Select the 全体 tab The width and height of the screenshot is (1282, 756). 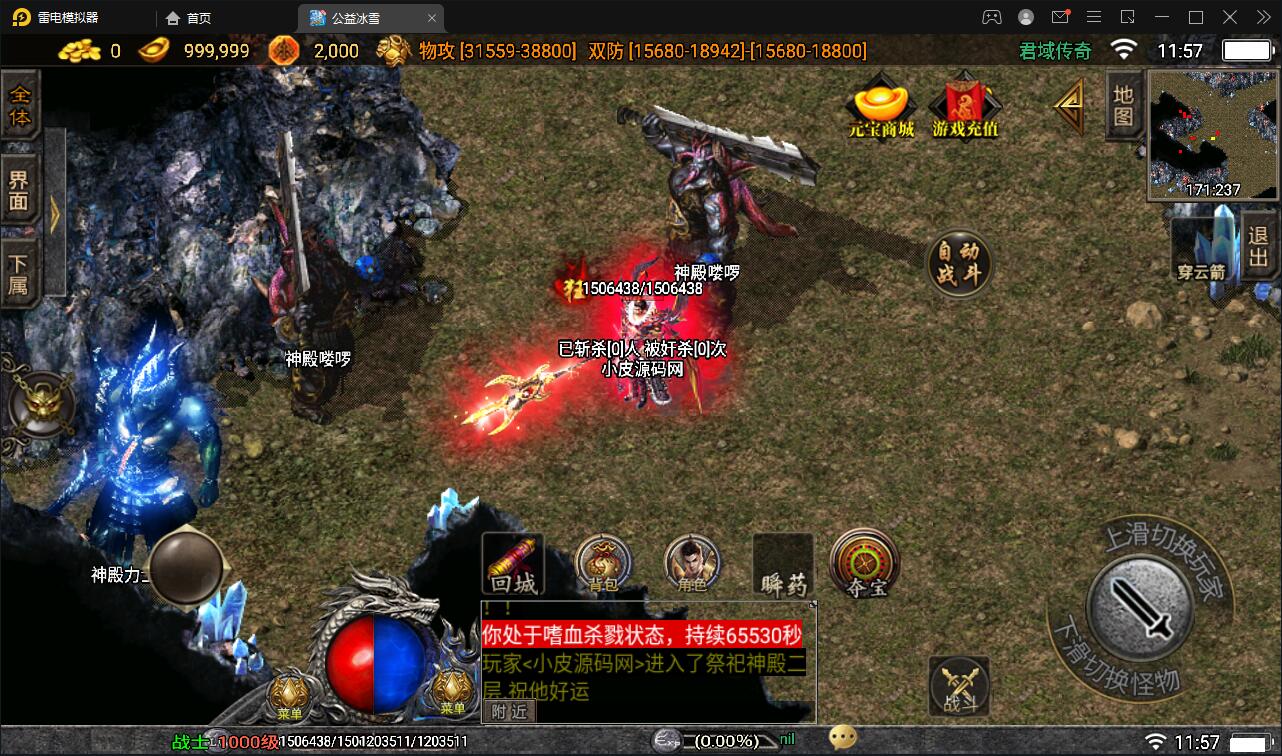point(20,106)
